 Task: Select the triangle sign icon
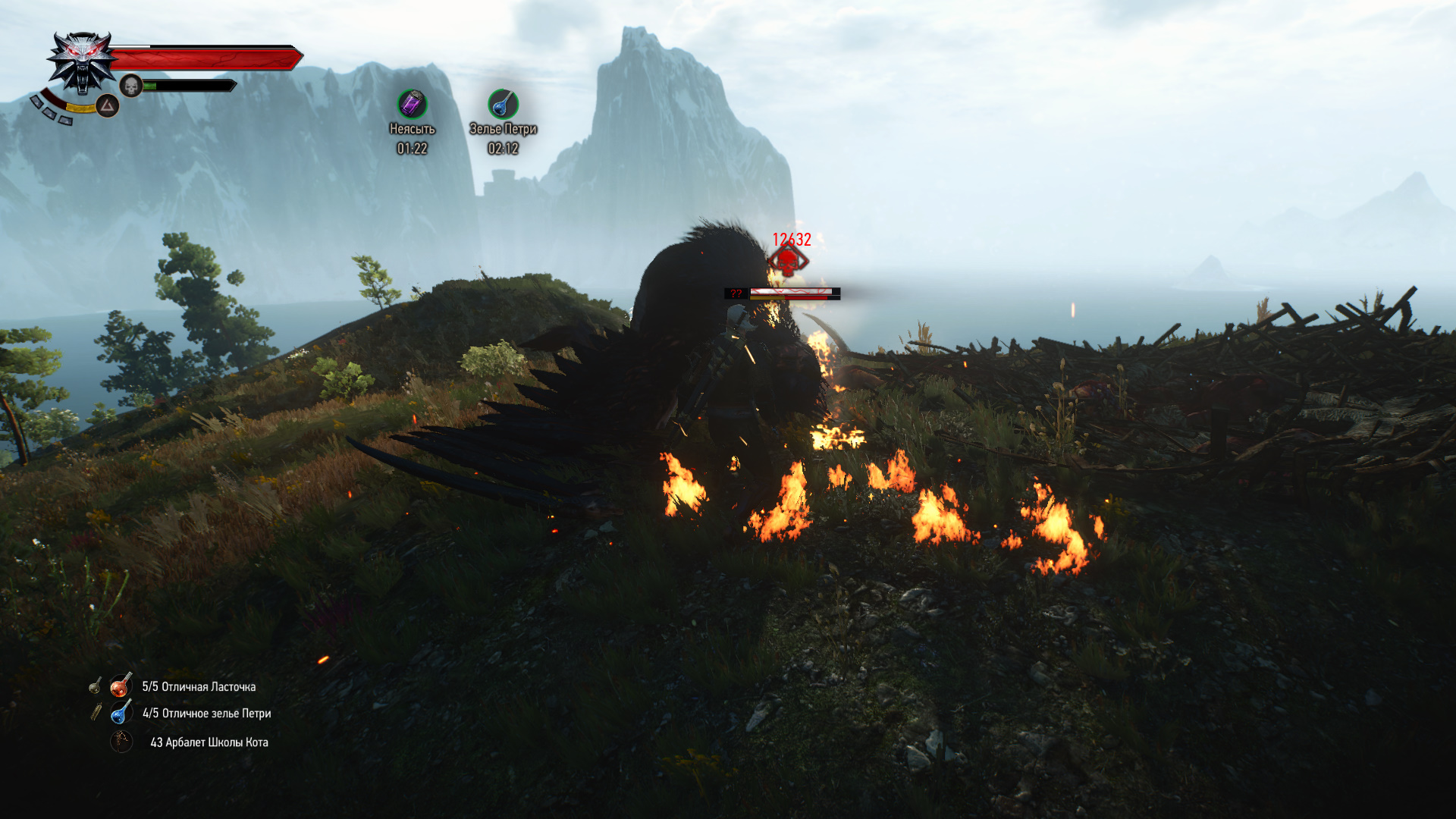click(x=107, y=105)
